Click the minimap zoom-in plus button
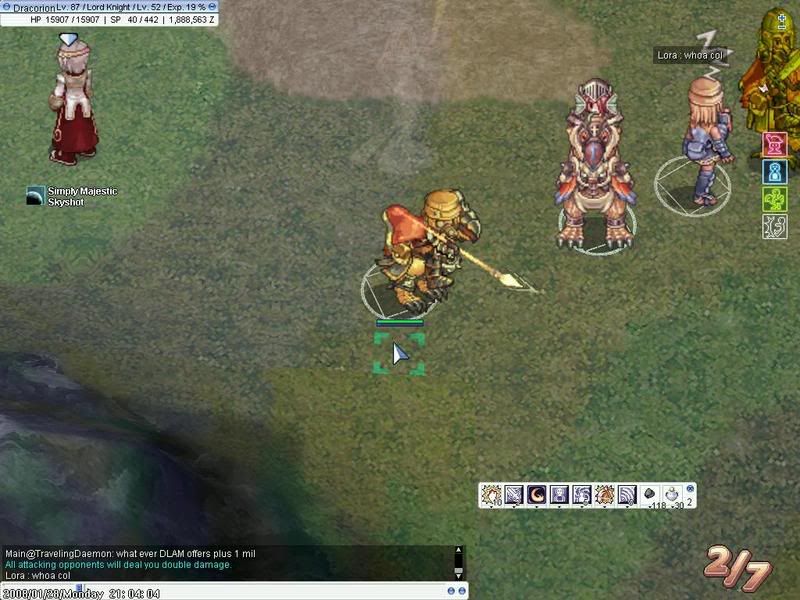The image size is (800, 600). pos(782,16)
